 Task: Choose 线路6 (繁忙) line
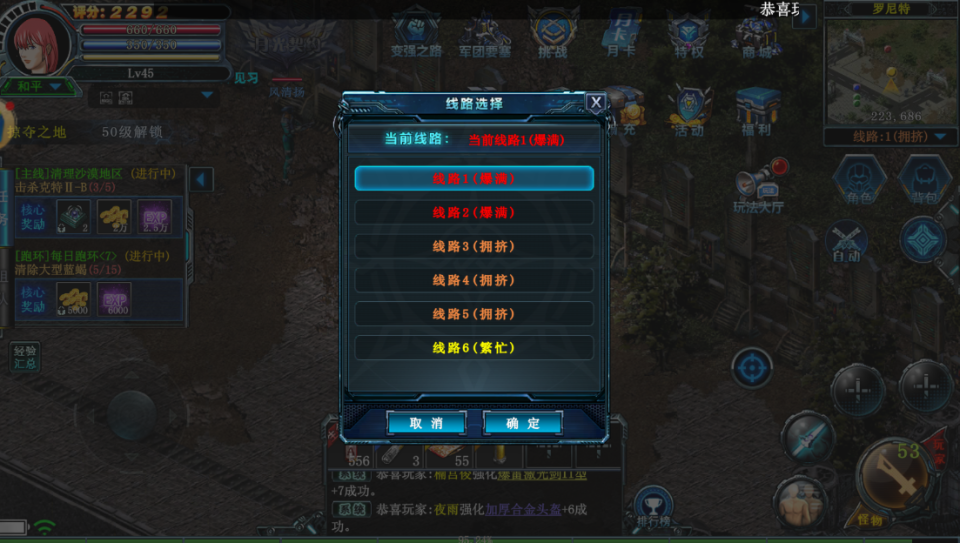point(474,348)
